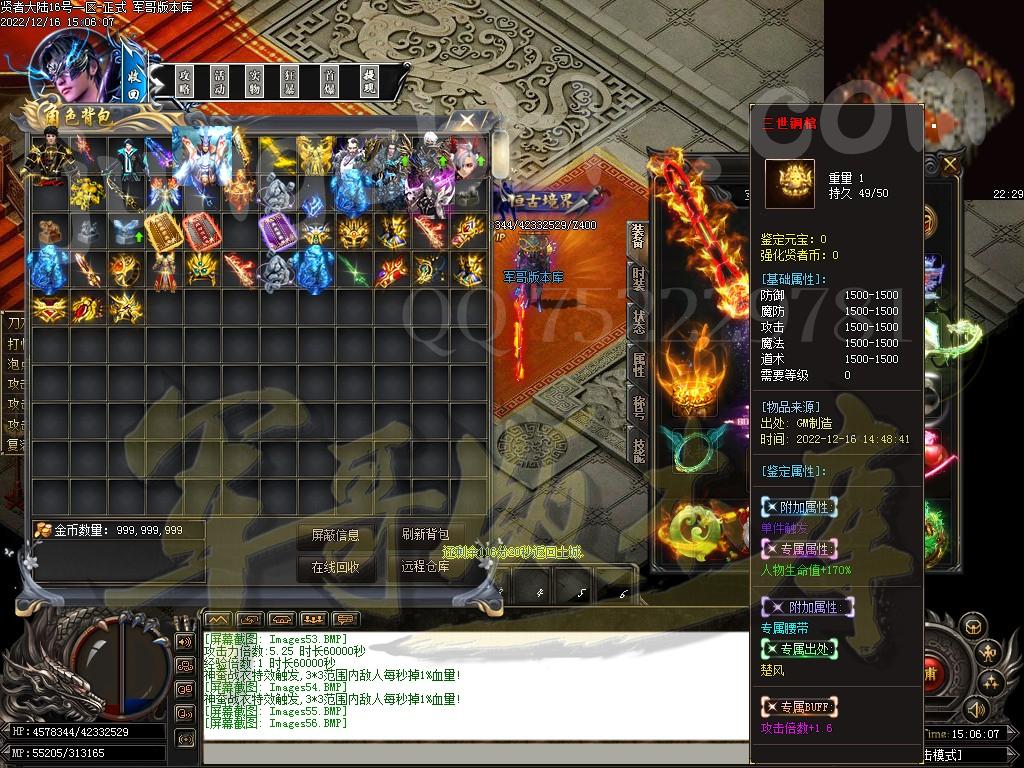
Task: Open the 攻略 guide menu
Action: coord(185,81)
